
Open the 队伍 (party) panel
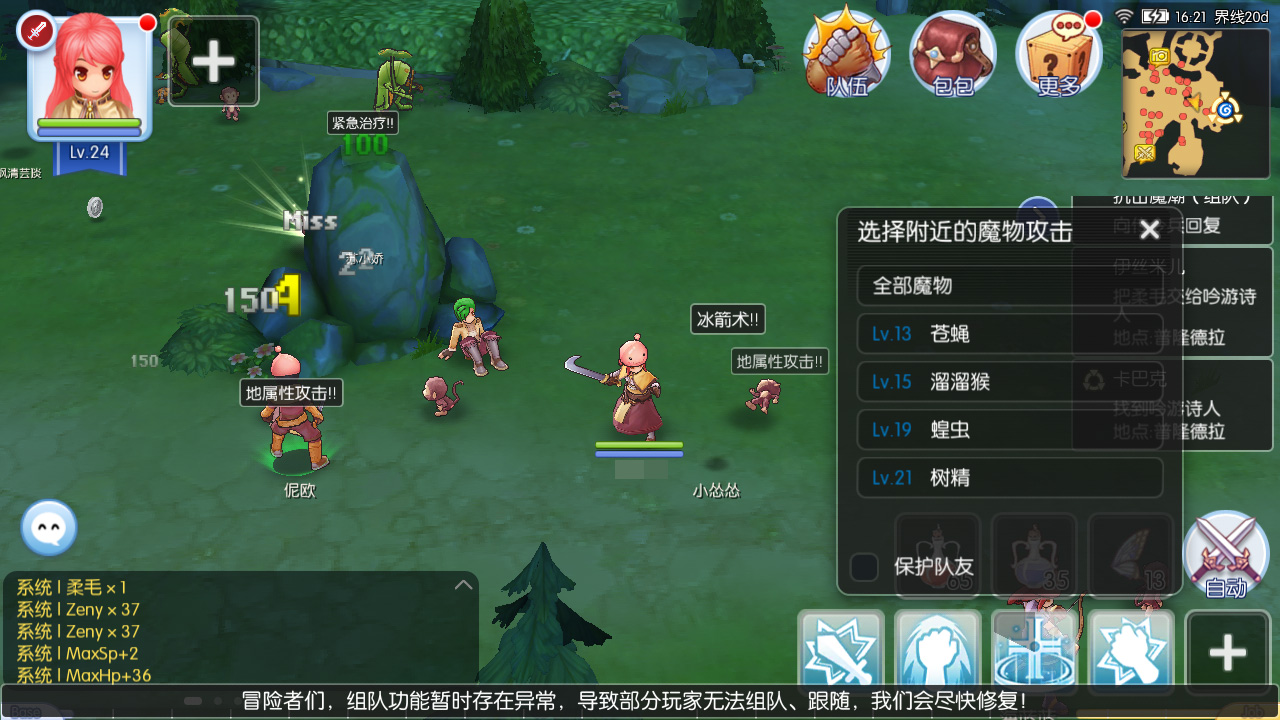[x=846, y=55]
